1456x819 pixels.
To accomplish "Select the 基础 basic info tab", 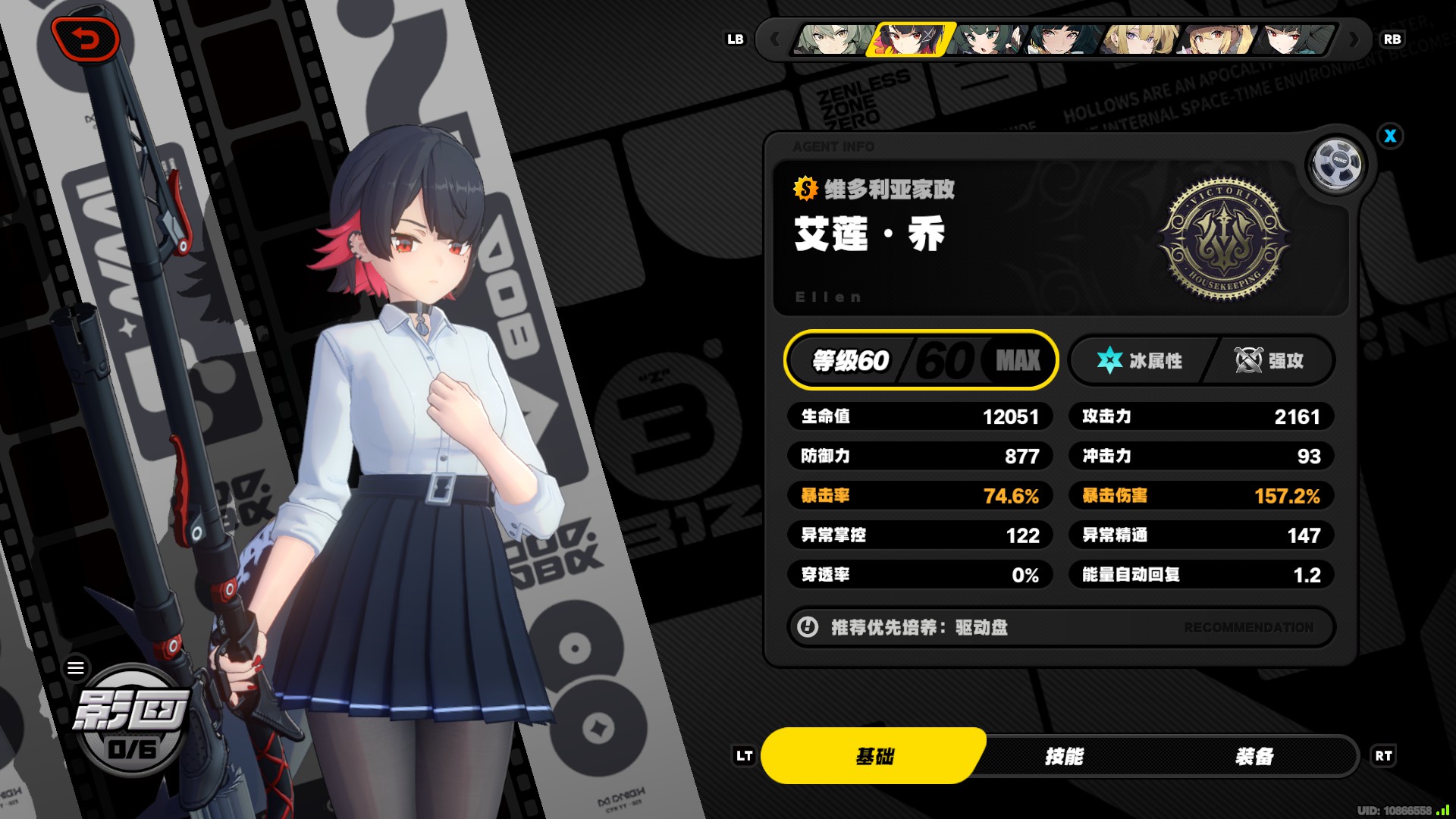I will (x=874, y=756).
